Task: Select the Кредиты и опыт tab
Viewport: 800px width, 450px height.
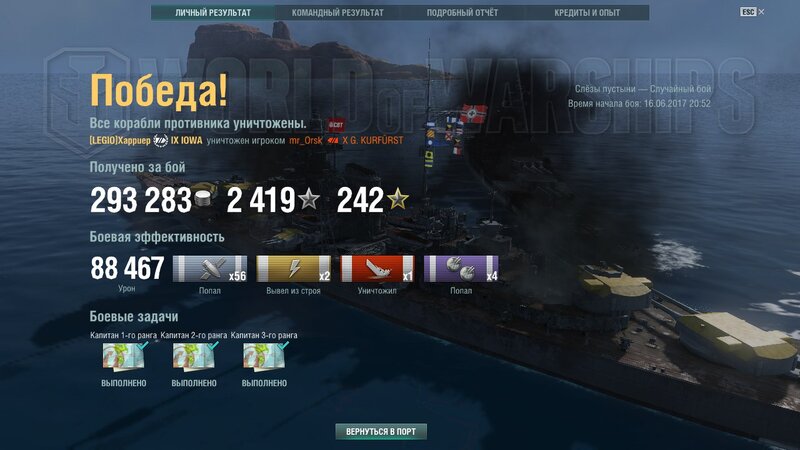Action: 587,13
